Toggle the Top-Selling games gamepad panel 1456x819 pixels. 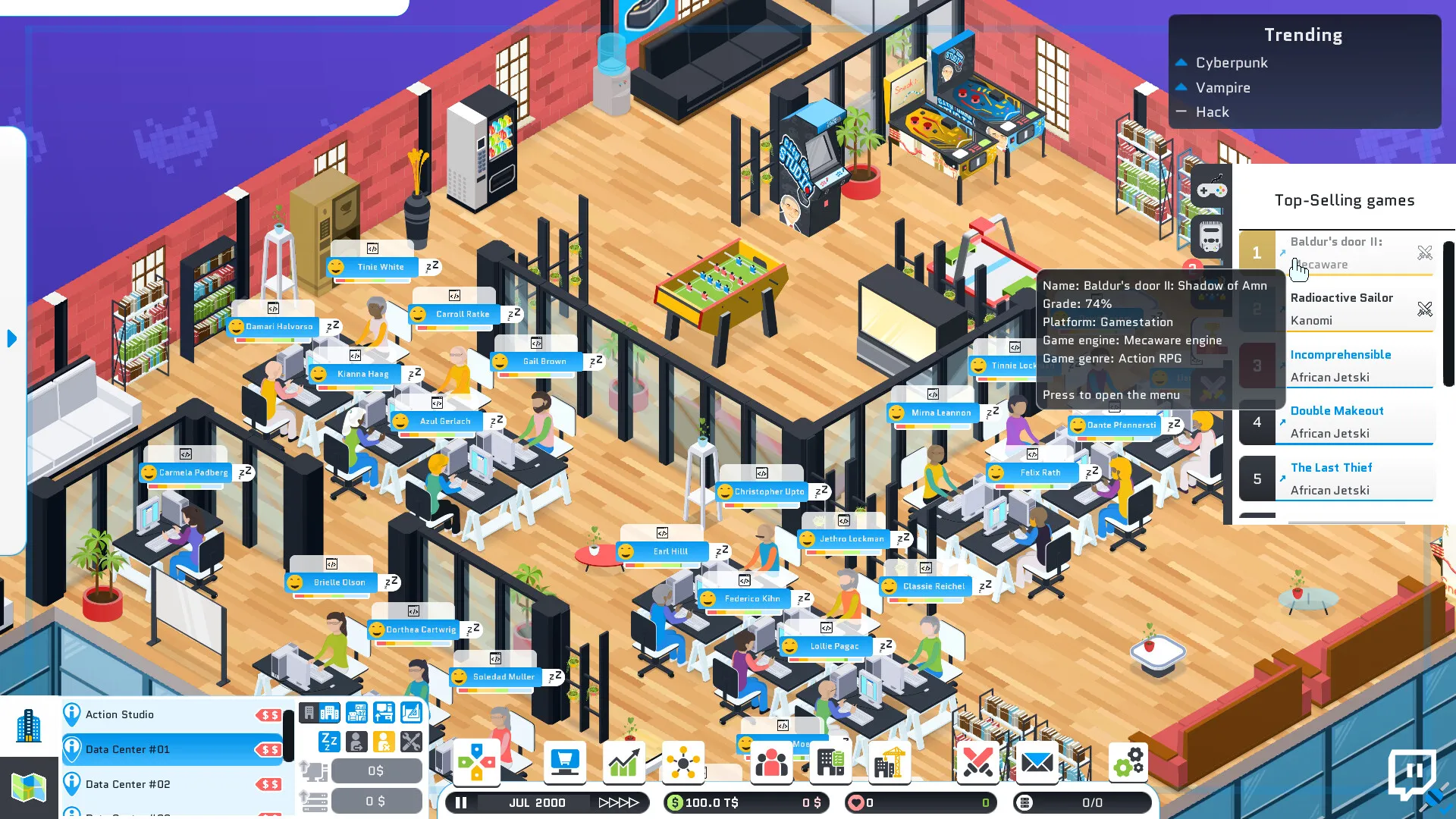click(1211, 190)
